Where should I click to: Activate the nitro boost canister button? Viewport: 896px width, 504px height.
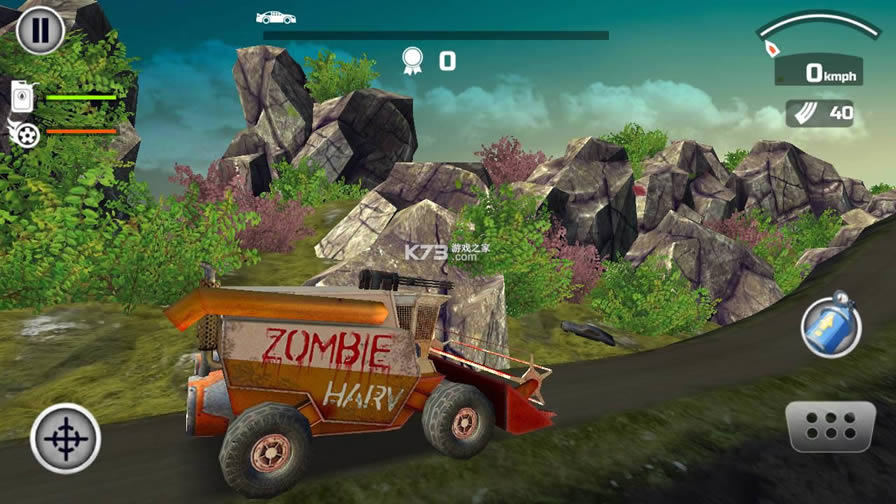pos(828,325)
